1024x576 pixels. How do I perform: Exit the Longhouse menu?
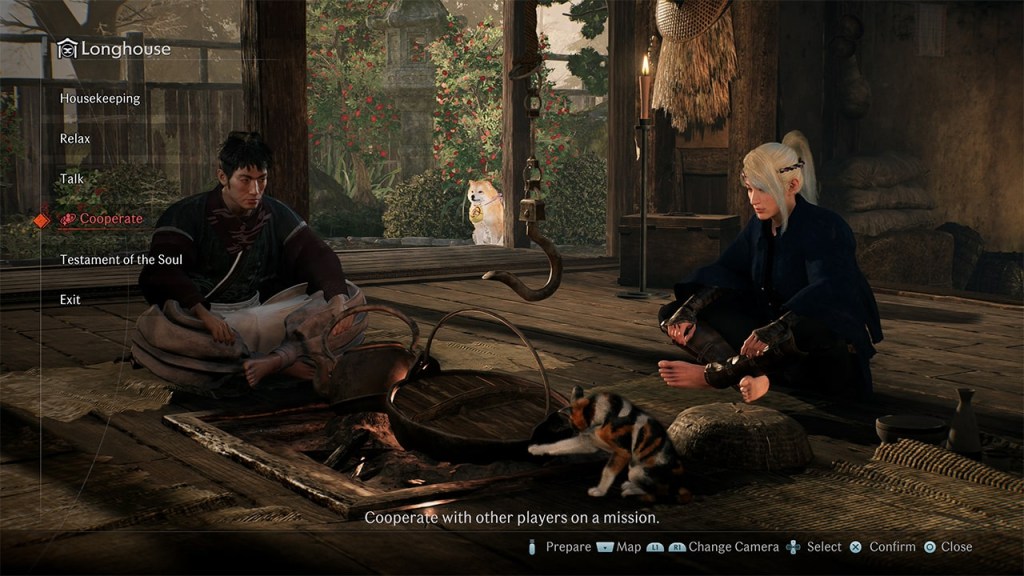(x=70, y=300)
